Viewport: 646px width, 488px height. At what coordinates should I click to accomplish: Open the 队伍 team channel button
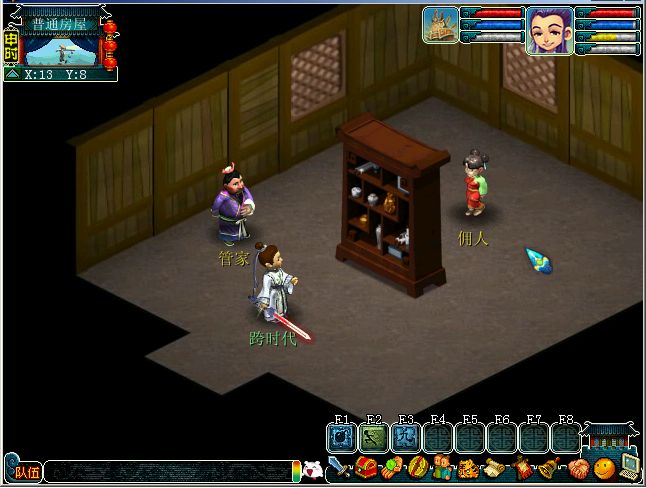[x=23, y=469]
